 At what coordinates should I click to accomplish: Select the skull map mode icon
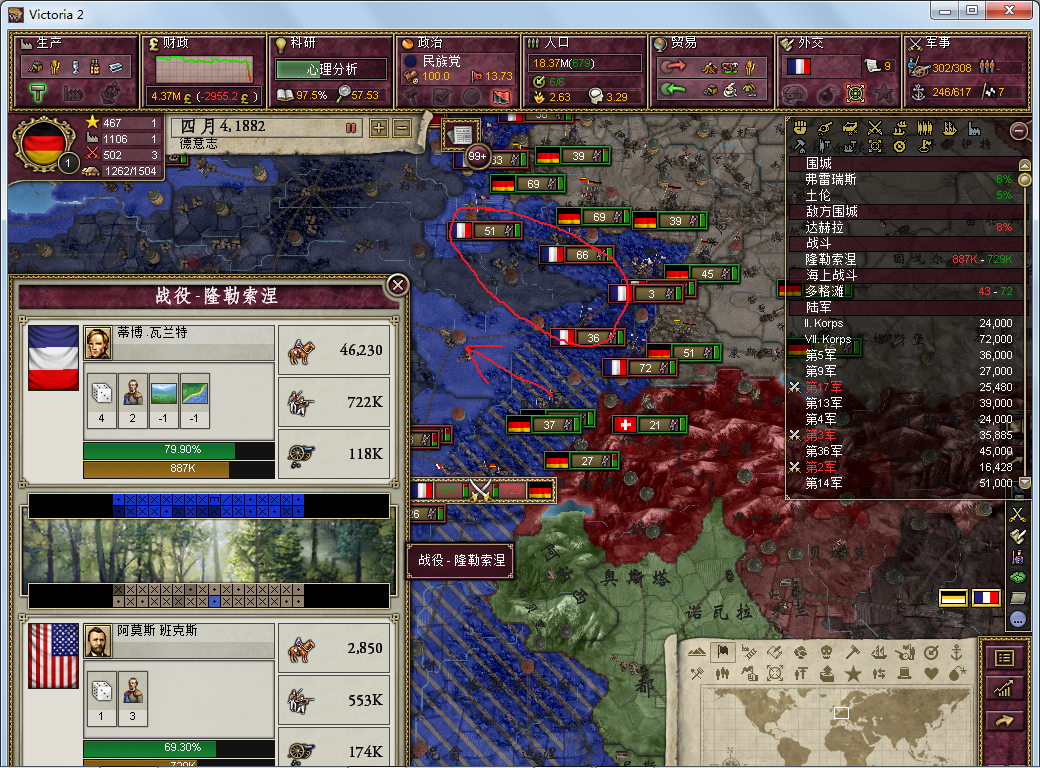827,652
